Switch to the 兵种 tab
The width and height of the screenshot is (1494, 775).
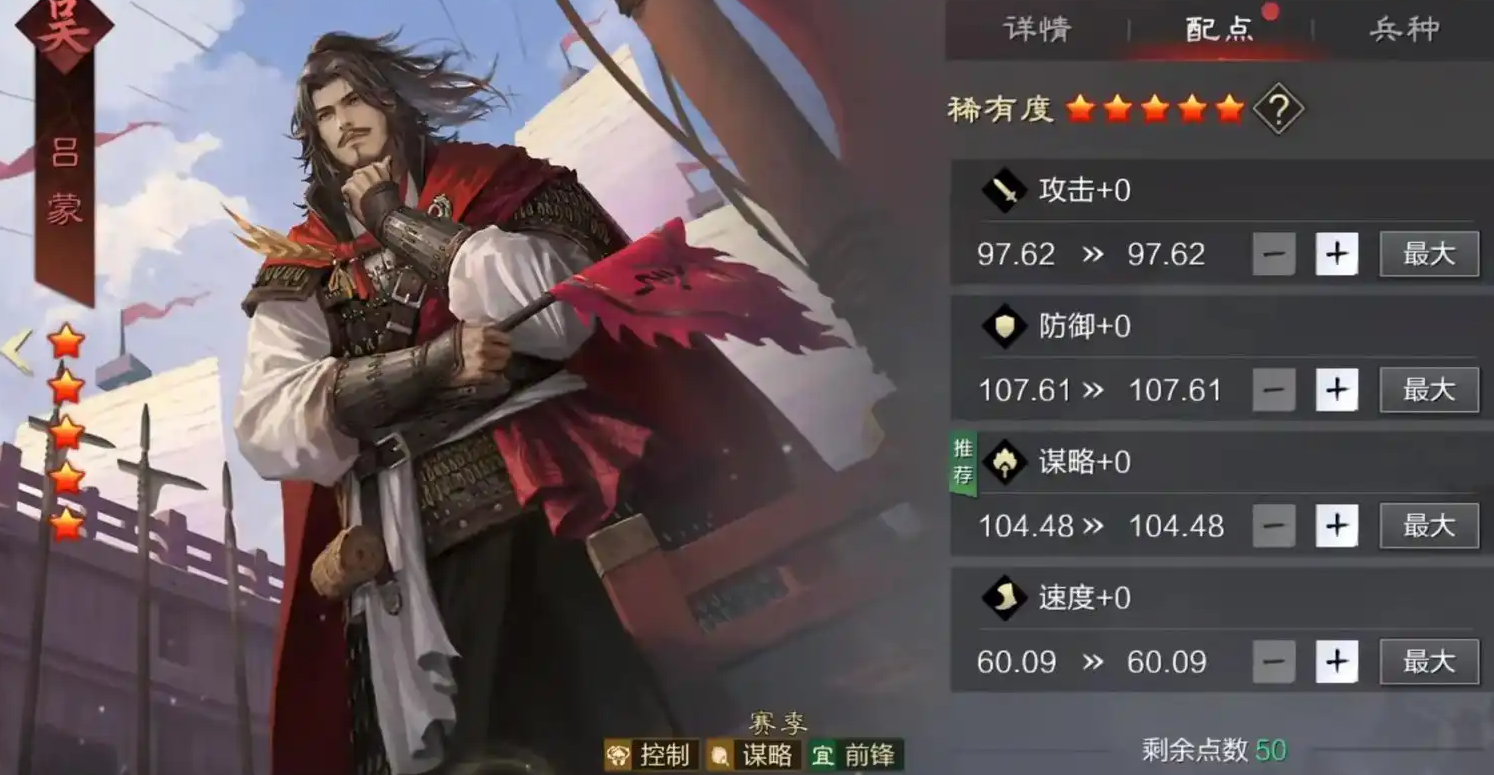[x=1404, y=30]
